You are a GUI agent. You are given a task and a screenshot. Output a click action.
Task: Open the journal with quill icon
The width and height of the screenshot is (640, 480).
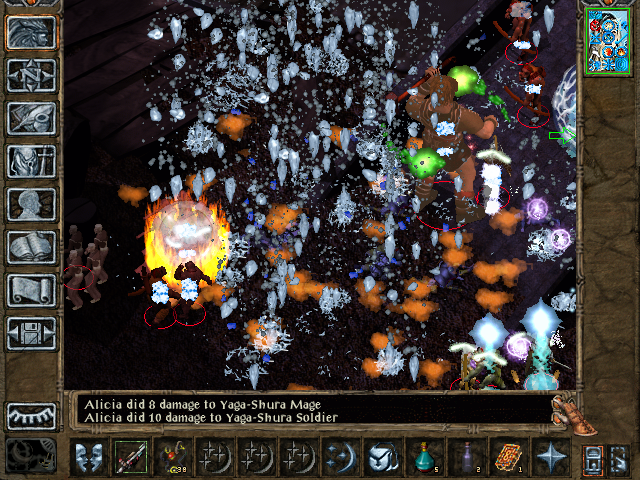(31, 118)
